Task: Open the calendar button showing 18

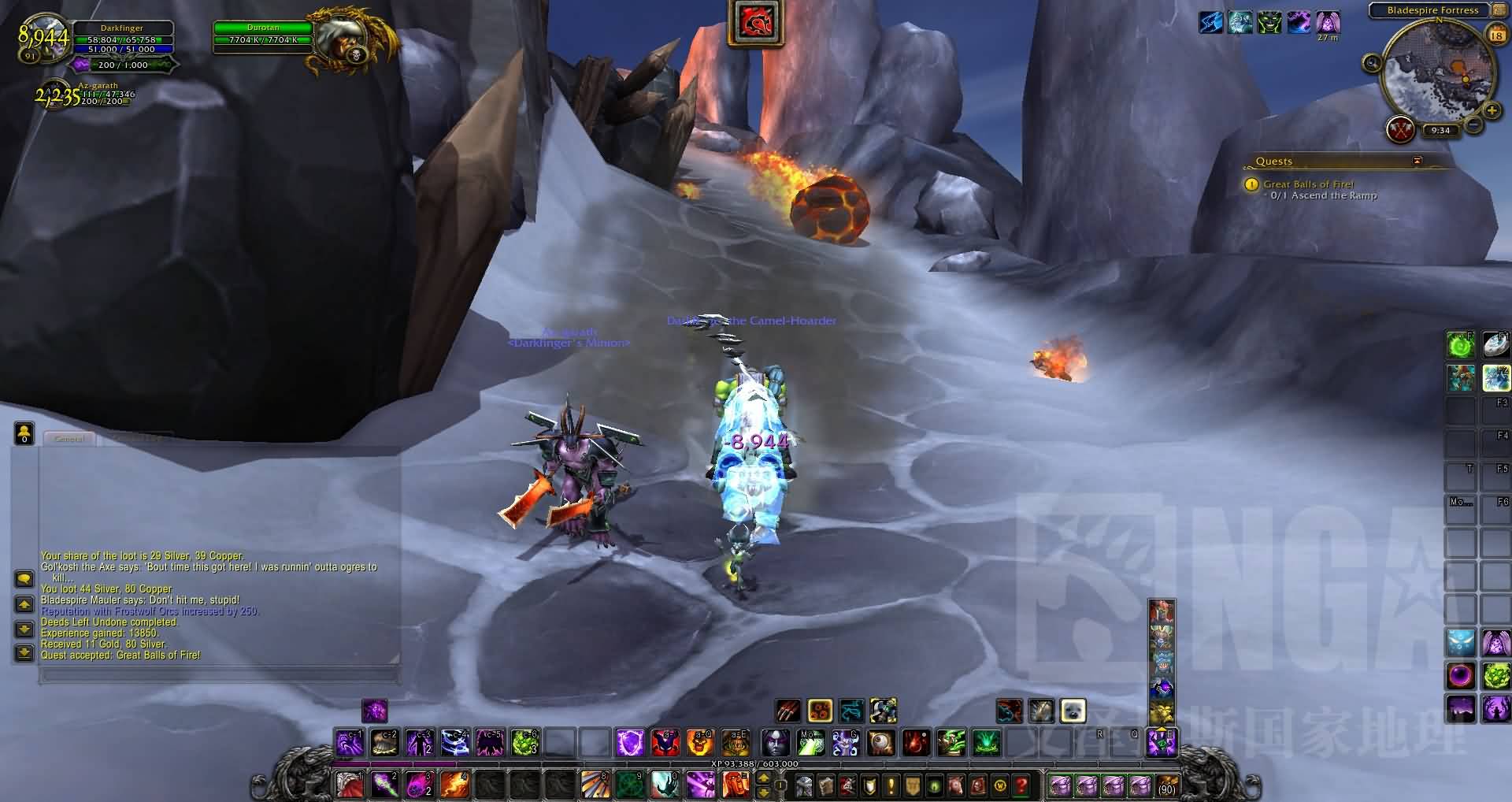Action: point(1496,35)
